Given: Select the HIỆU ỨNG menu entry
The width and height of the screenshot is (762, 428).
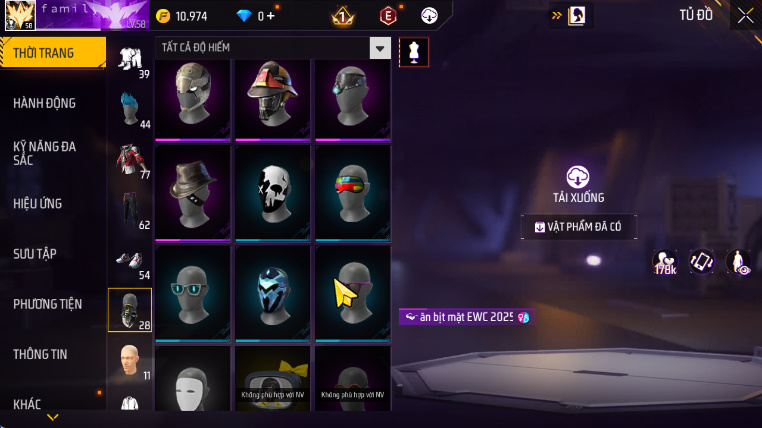Looking at the screenshot, I should [x=38, y=203].
